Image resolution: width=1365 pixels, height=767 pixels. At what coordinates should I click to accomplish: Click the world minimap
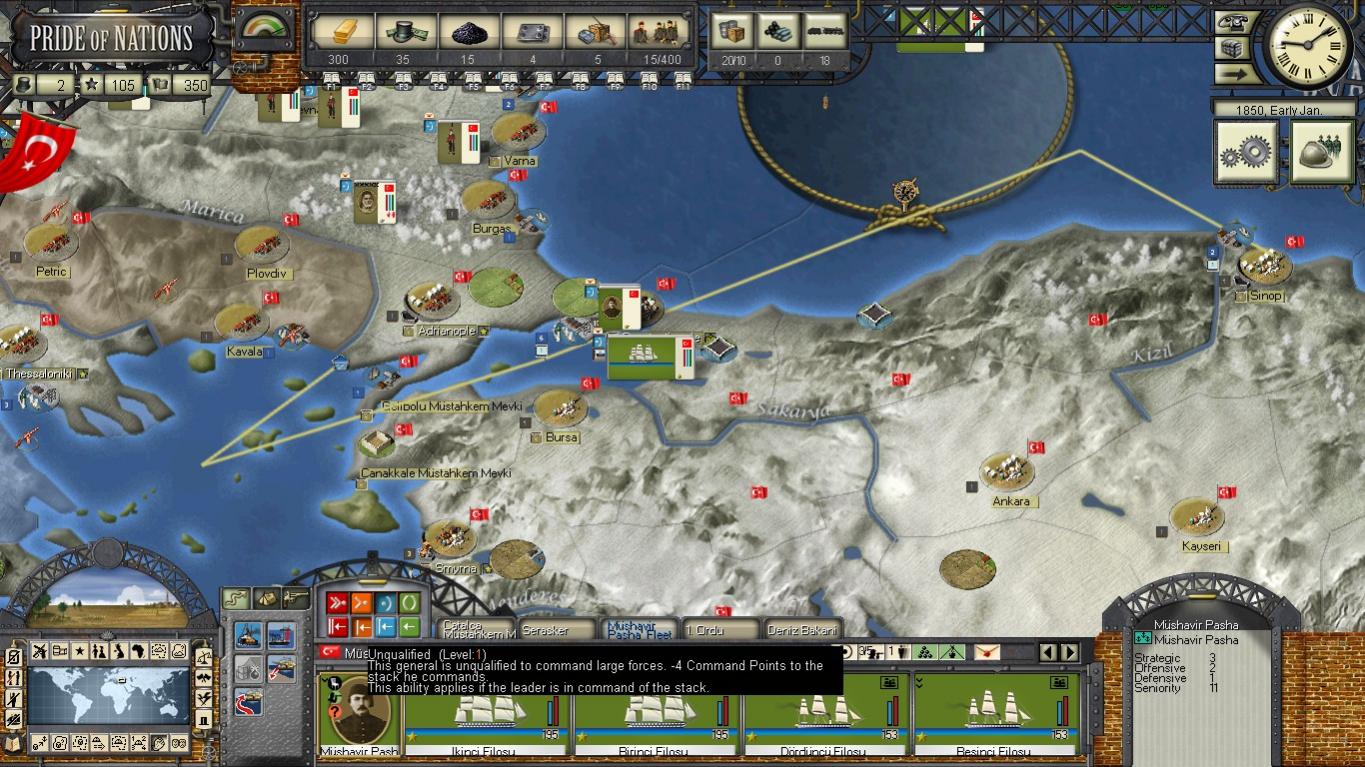tap(108, 696)
